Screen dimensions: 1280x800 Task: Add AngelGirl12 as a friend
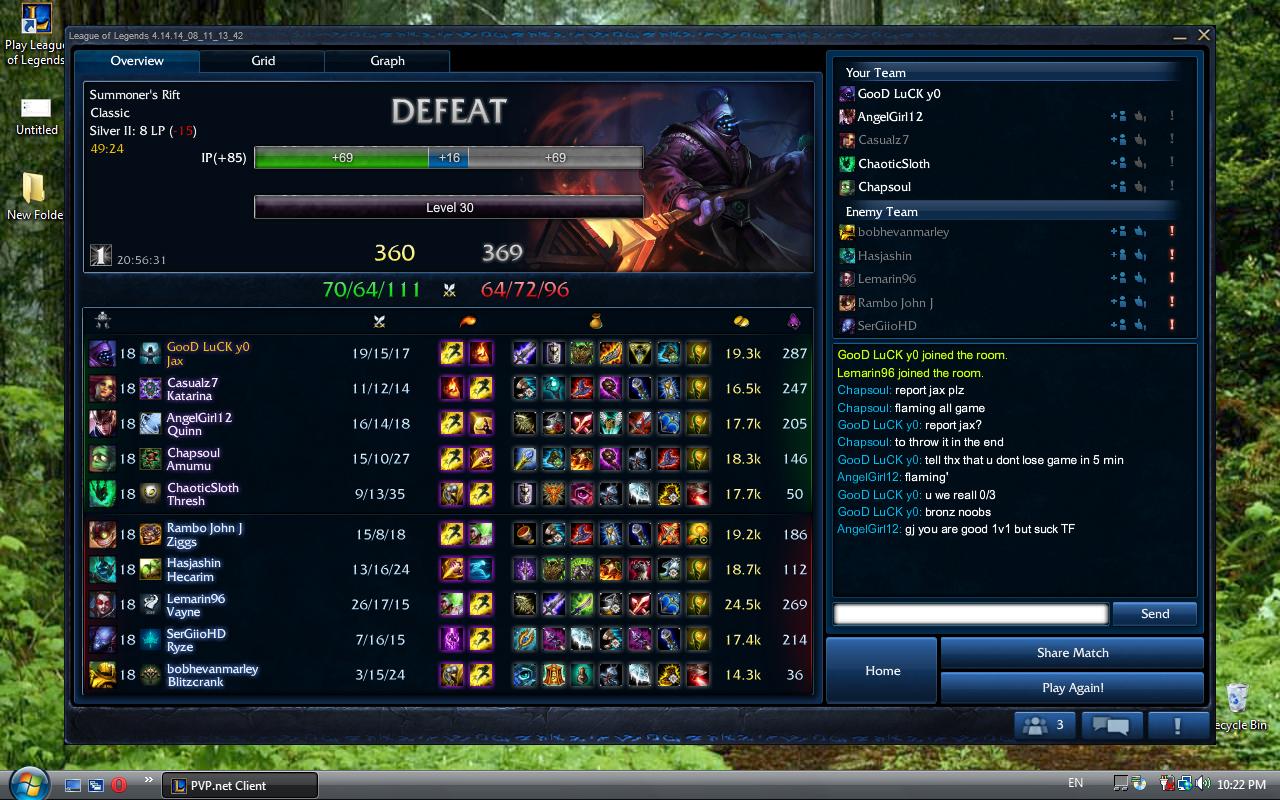tap(1118, 117)
